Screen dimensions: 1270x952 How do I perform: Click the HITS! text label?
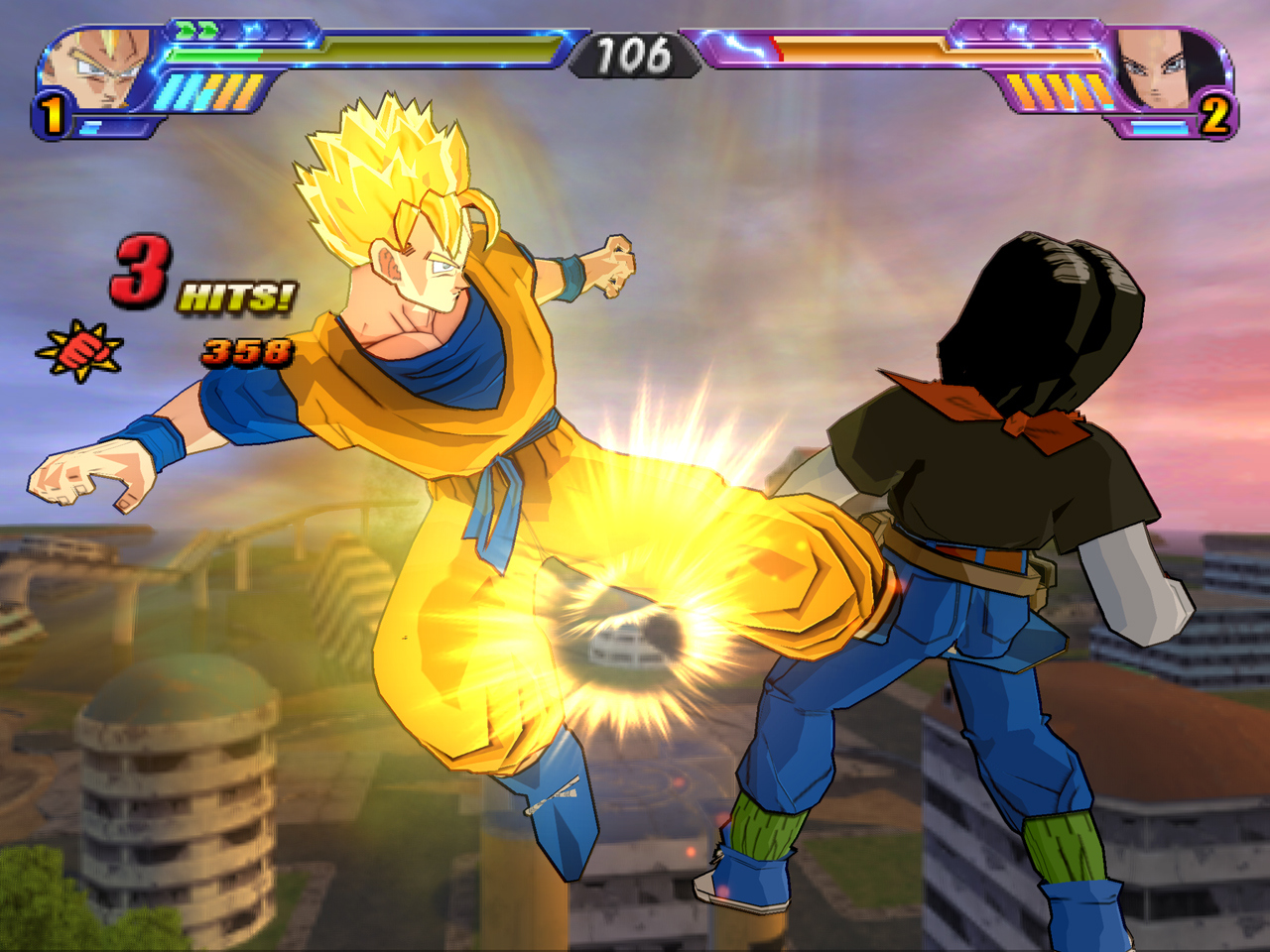pyautogui.click(x=236, y=295)
